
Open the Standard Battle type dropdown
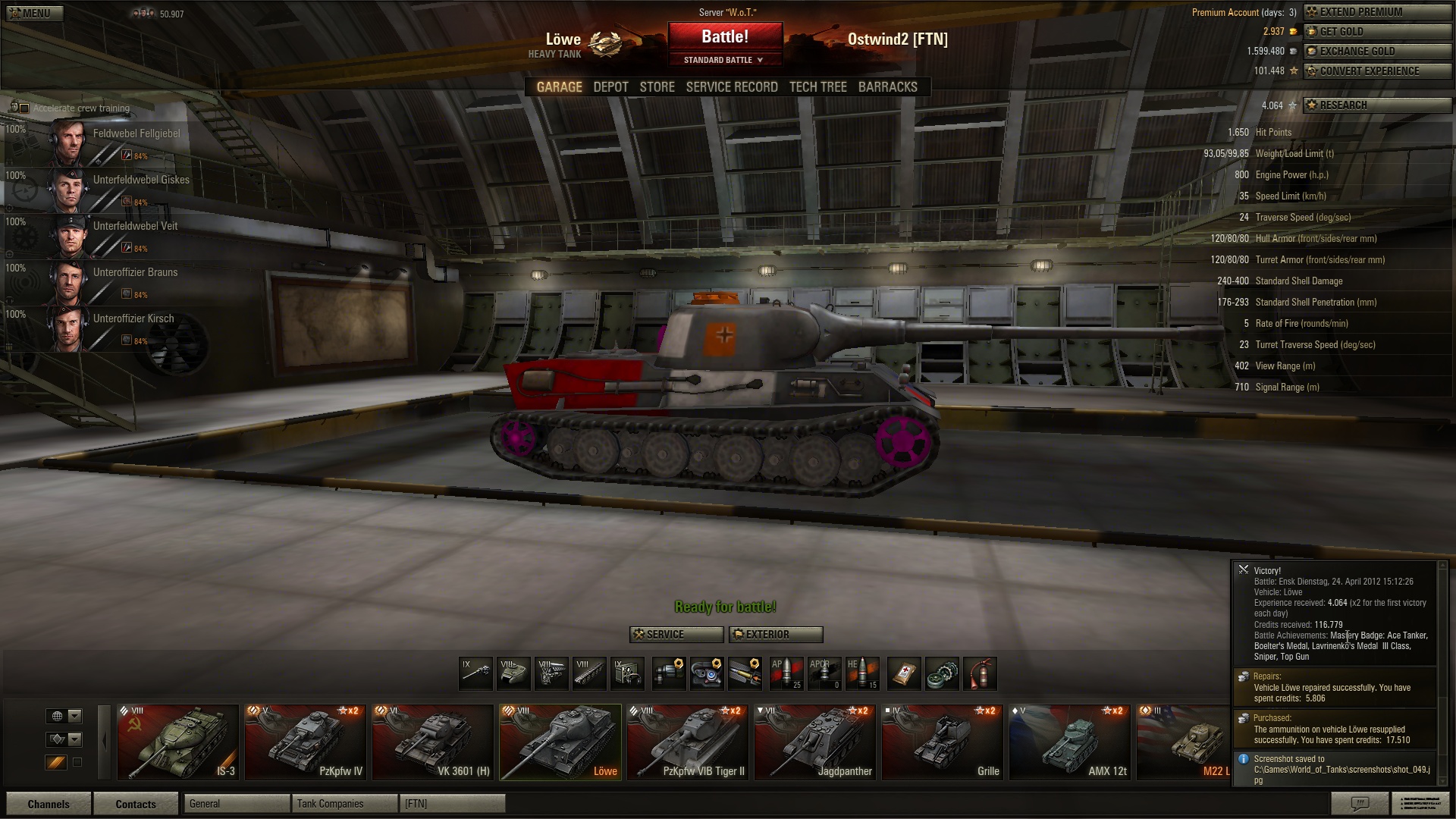coord(724,60)
